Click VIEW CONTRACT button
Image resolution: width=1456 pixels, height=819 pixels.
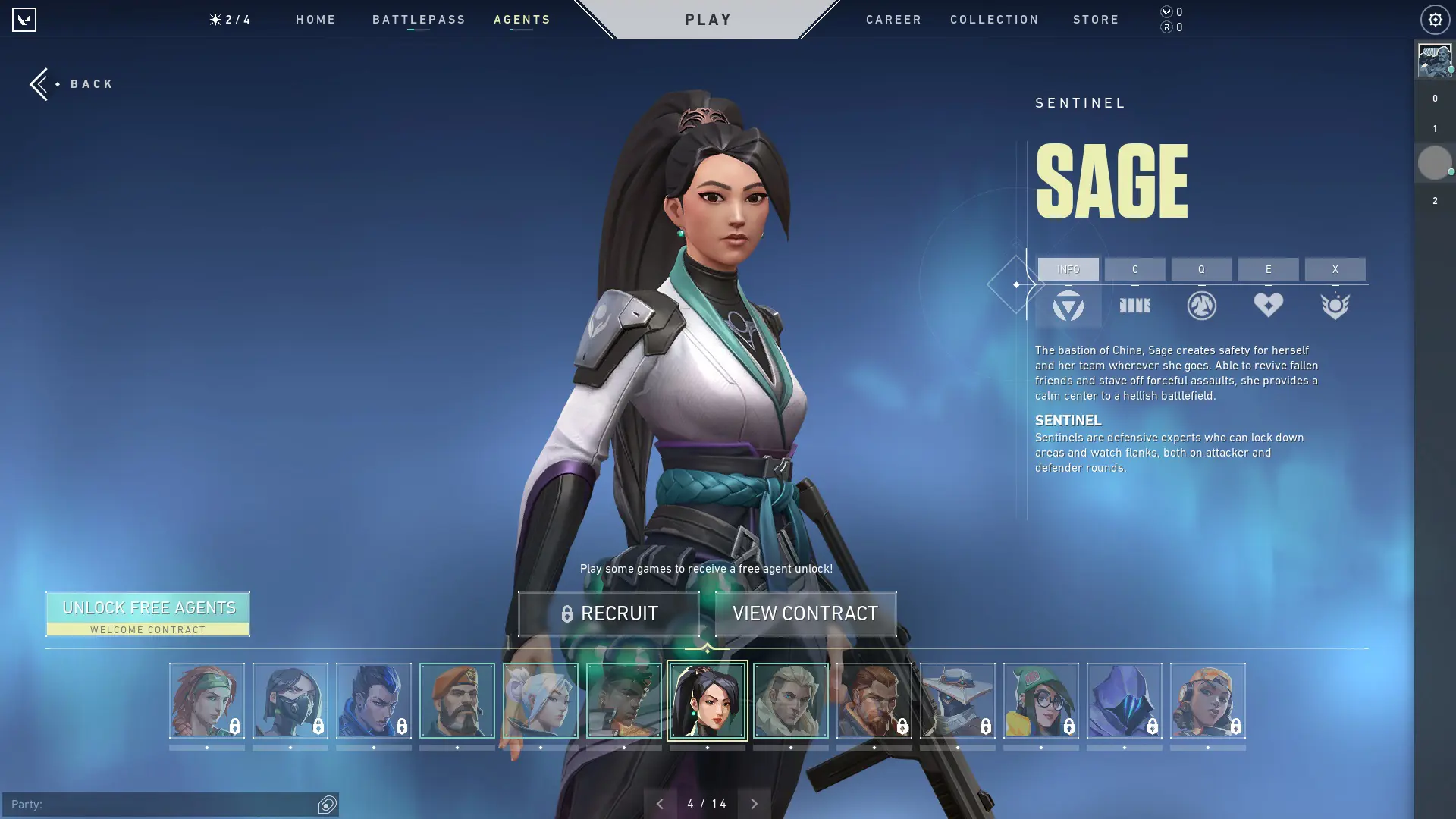click(x=805, y=613)
